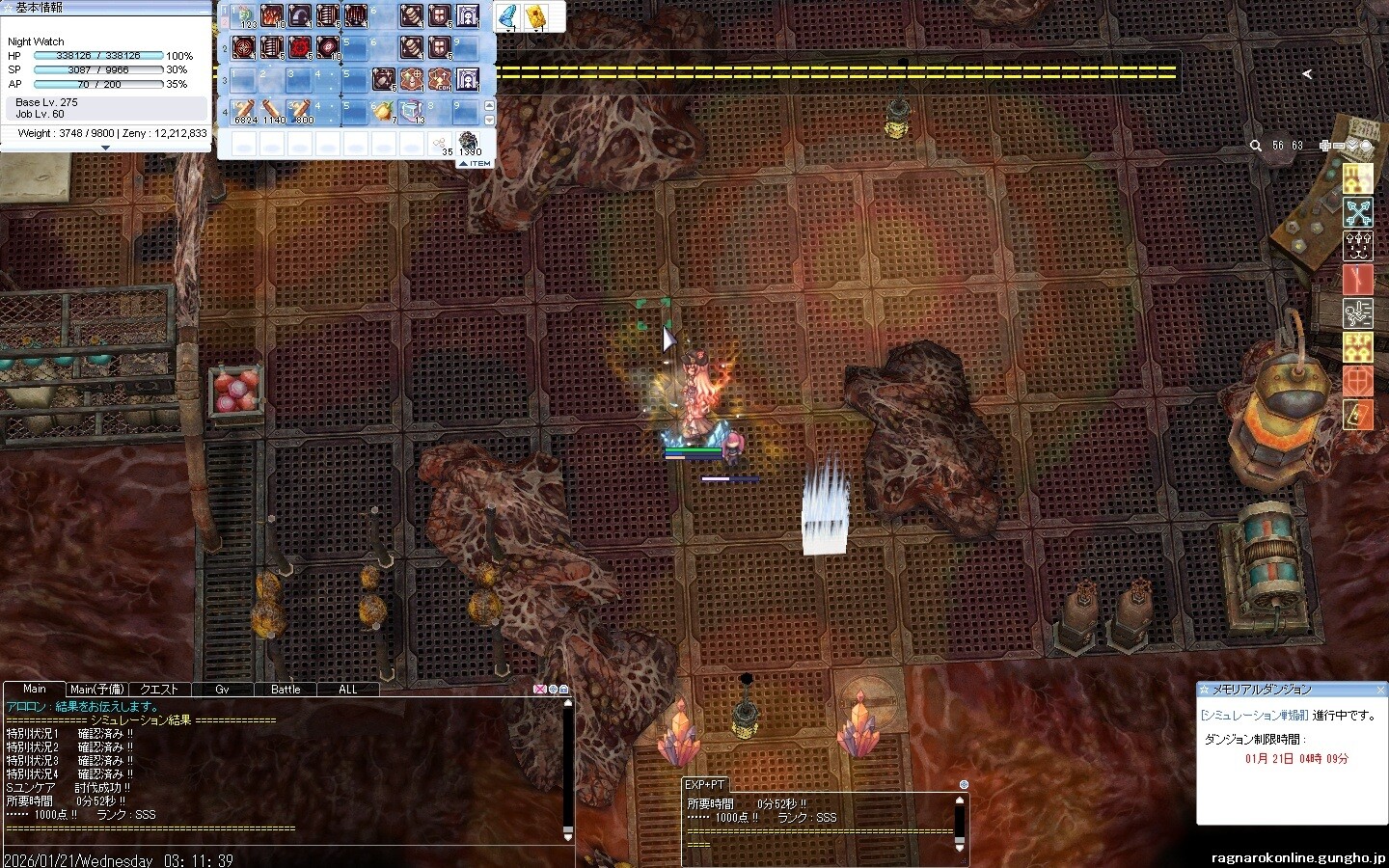Use the orange fruit item in hotbar
This screenshot has width=1389, height=868.
pyautogui.click(x=384, y=111)
